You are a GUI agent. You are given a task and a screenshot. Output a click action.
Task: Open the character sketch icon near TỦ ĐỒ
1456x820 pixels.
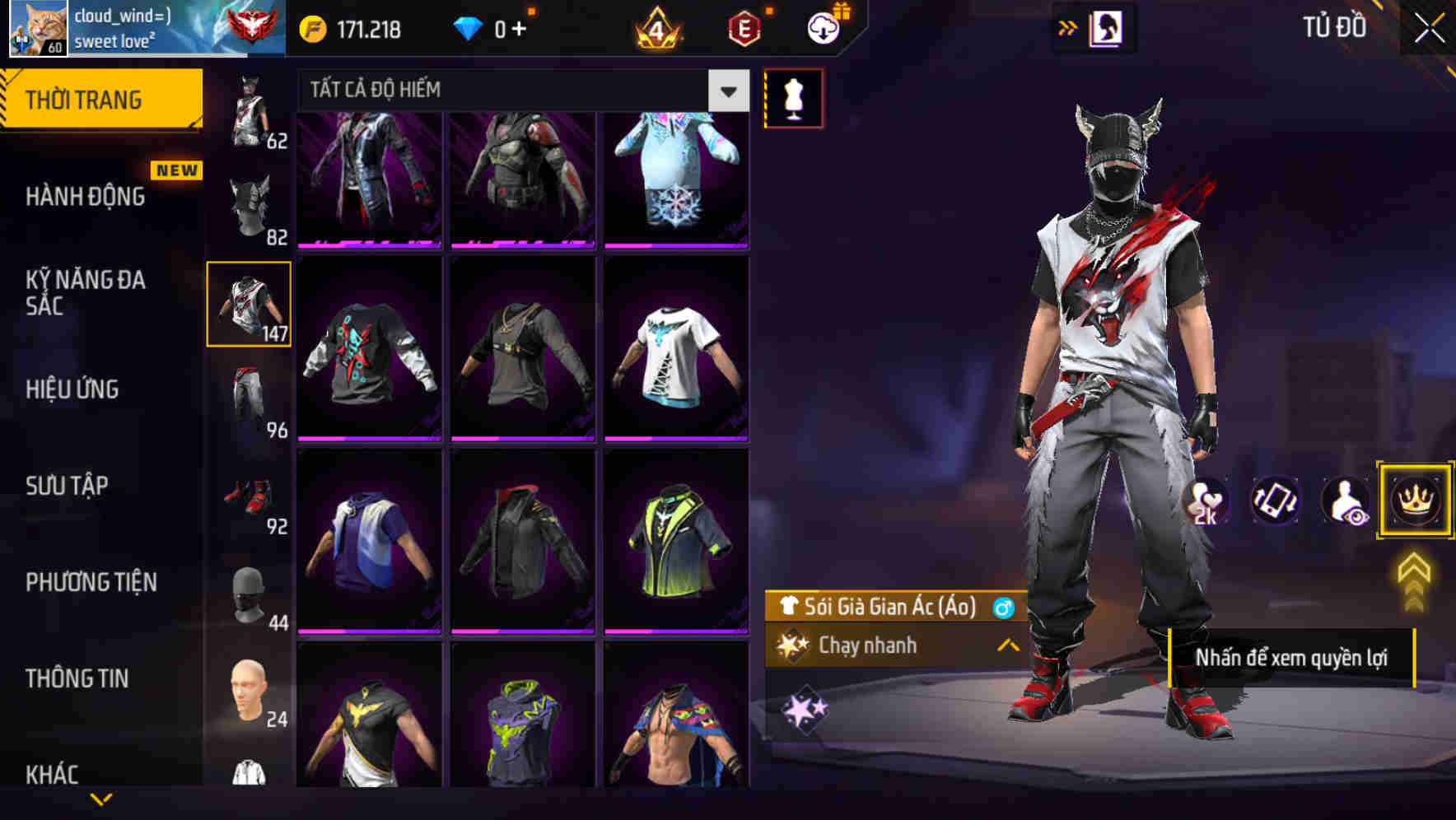[x=1108, y=28]
